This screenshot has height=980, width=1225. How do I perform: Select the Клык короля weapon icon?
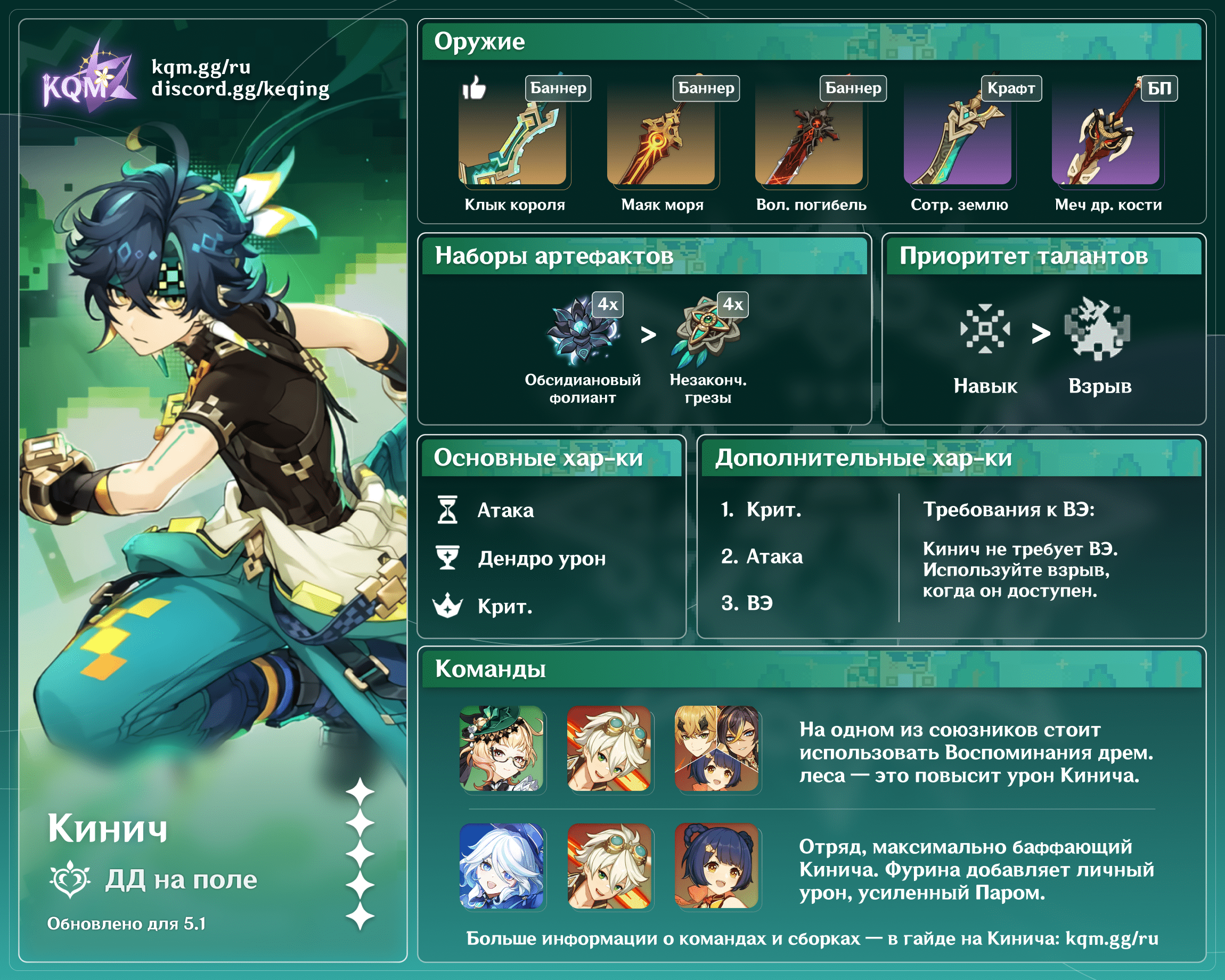tap(513, 143)
